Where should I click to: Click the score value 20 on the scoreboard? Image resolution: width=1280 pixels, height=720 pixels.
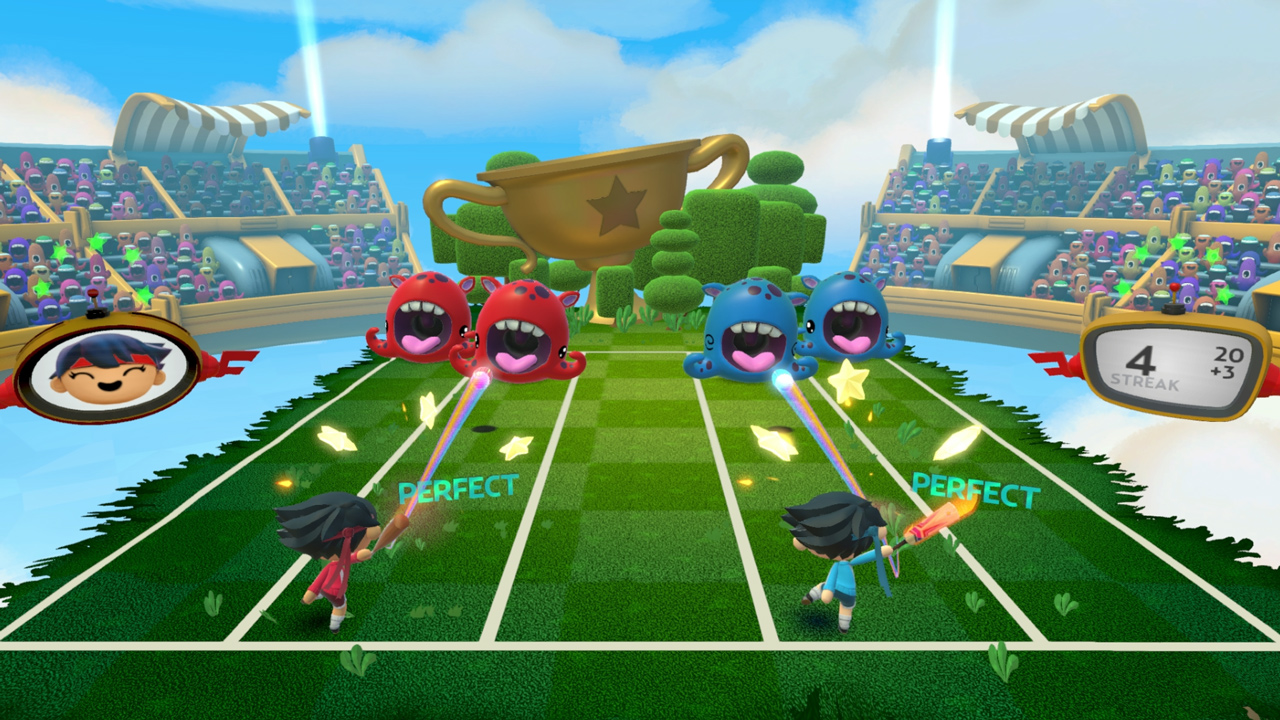coord(1227,353)
